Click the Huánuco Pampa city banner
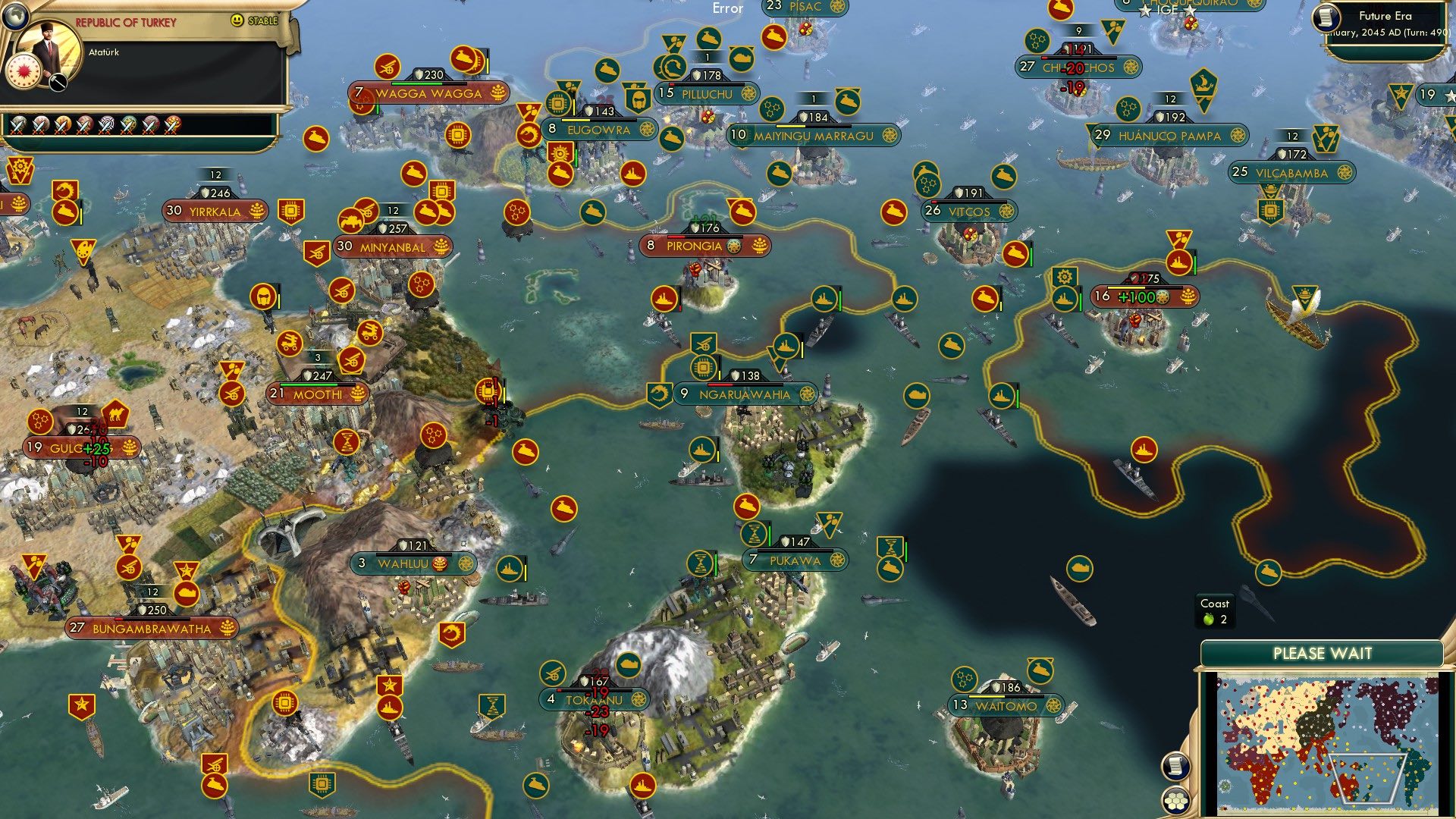 [x=1170, y=136]
